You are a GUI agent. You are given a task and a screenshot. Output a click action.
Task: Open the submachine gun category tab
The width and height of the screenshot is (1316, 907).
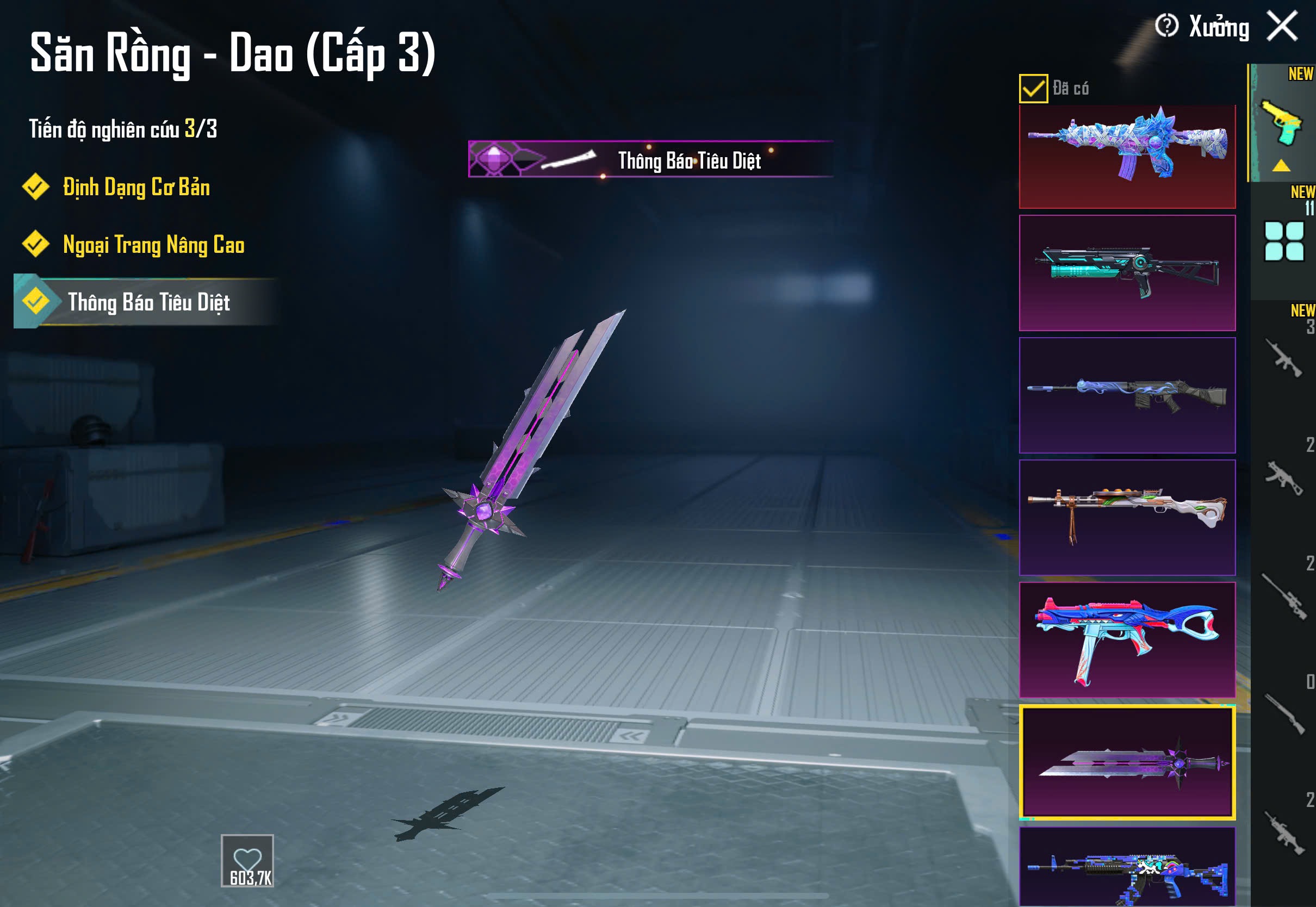click(x=1283, y=478)
